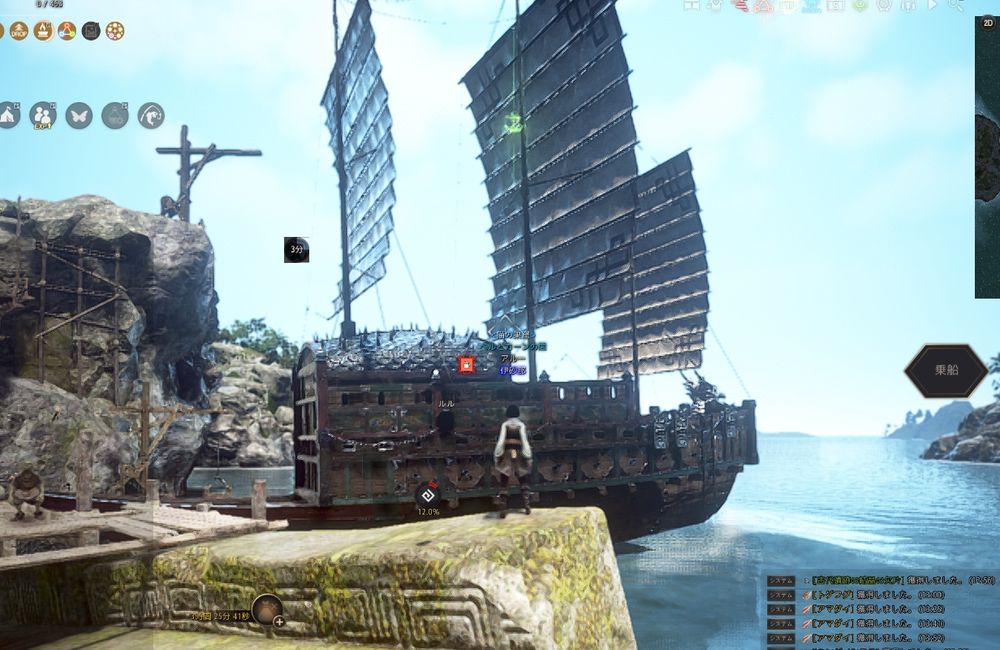
Task: Click the party EXP icon
Action: pos(42,116)
